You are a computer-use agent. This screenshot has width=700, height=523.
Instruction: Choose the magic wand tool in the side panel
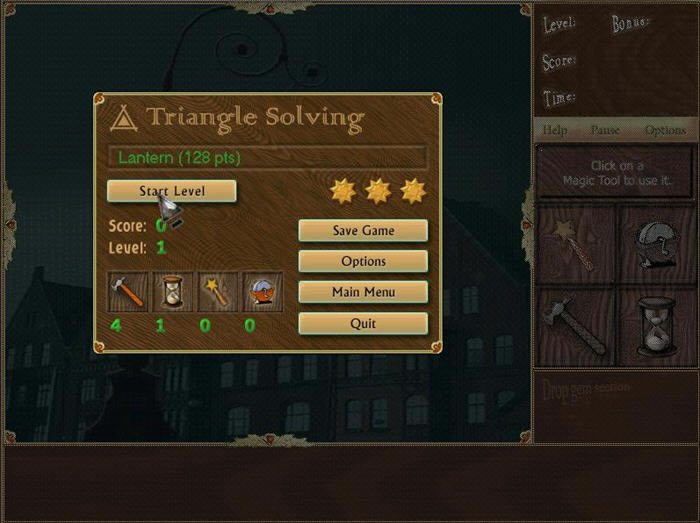click(577, 245)
